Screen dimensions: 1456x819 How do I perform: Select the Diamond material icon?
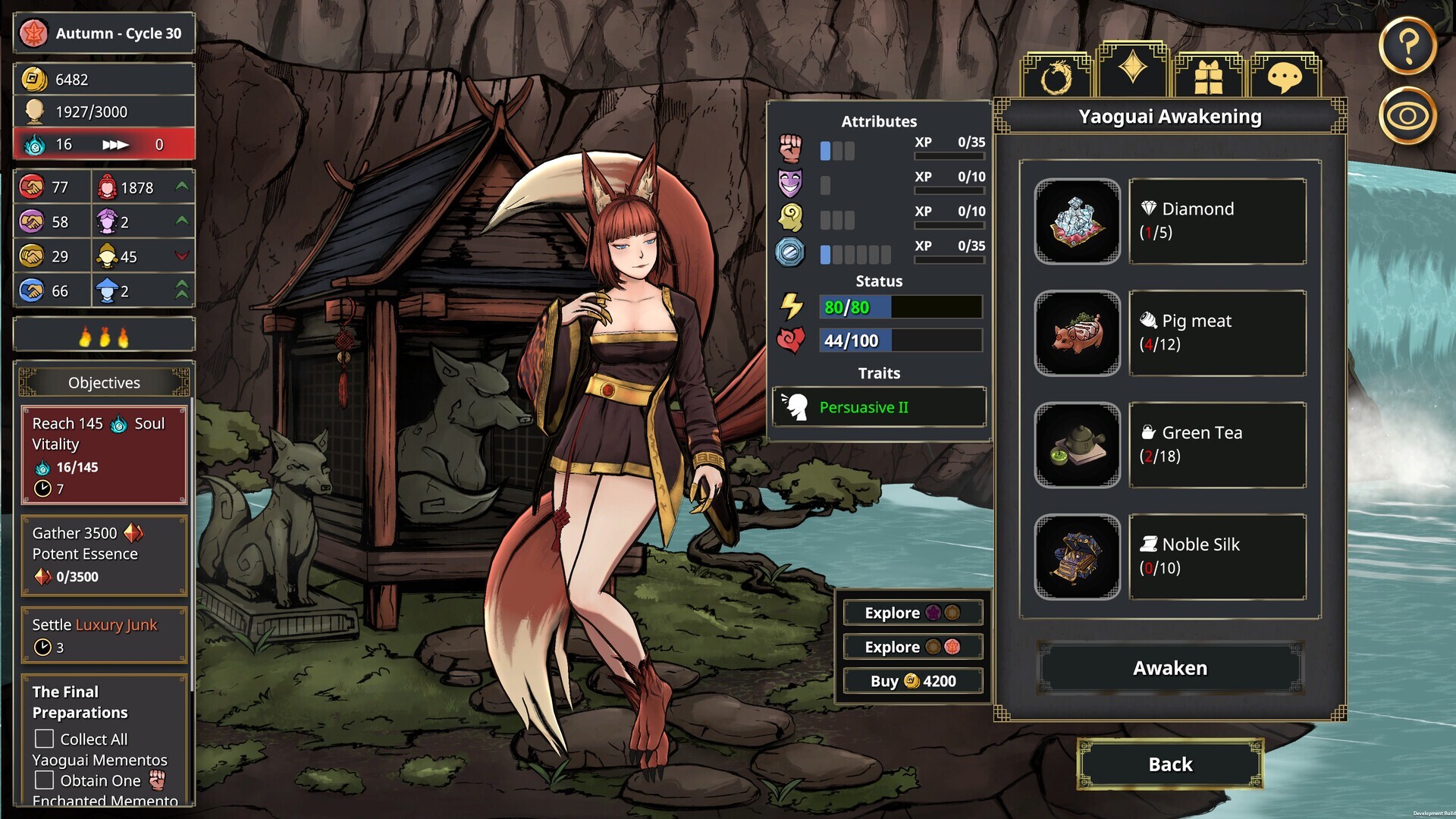[1077, 221]
